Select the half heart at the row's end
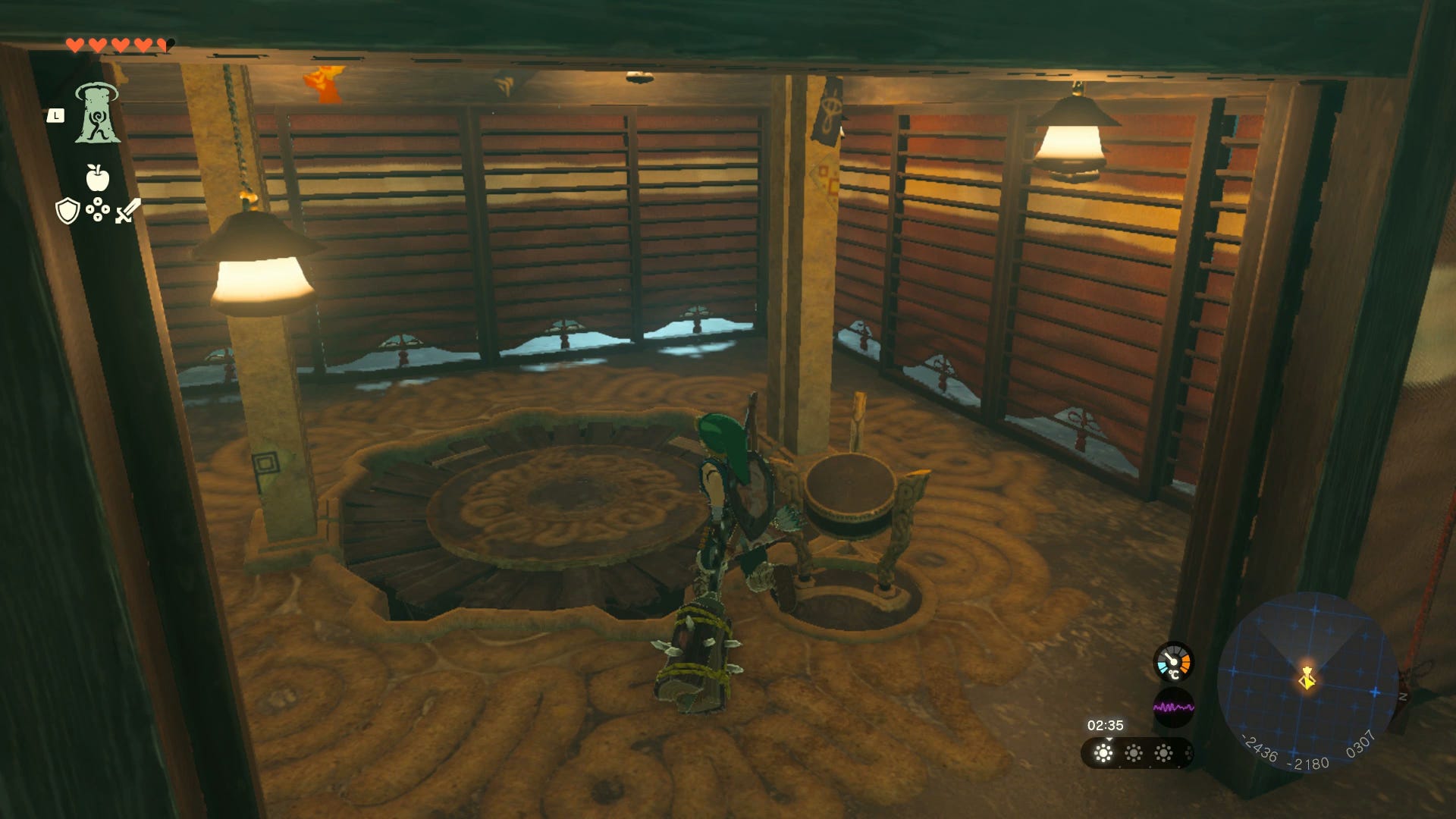Screen dimensions: 1456x819 tap(162, 44)
